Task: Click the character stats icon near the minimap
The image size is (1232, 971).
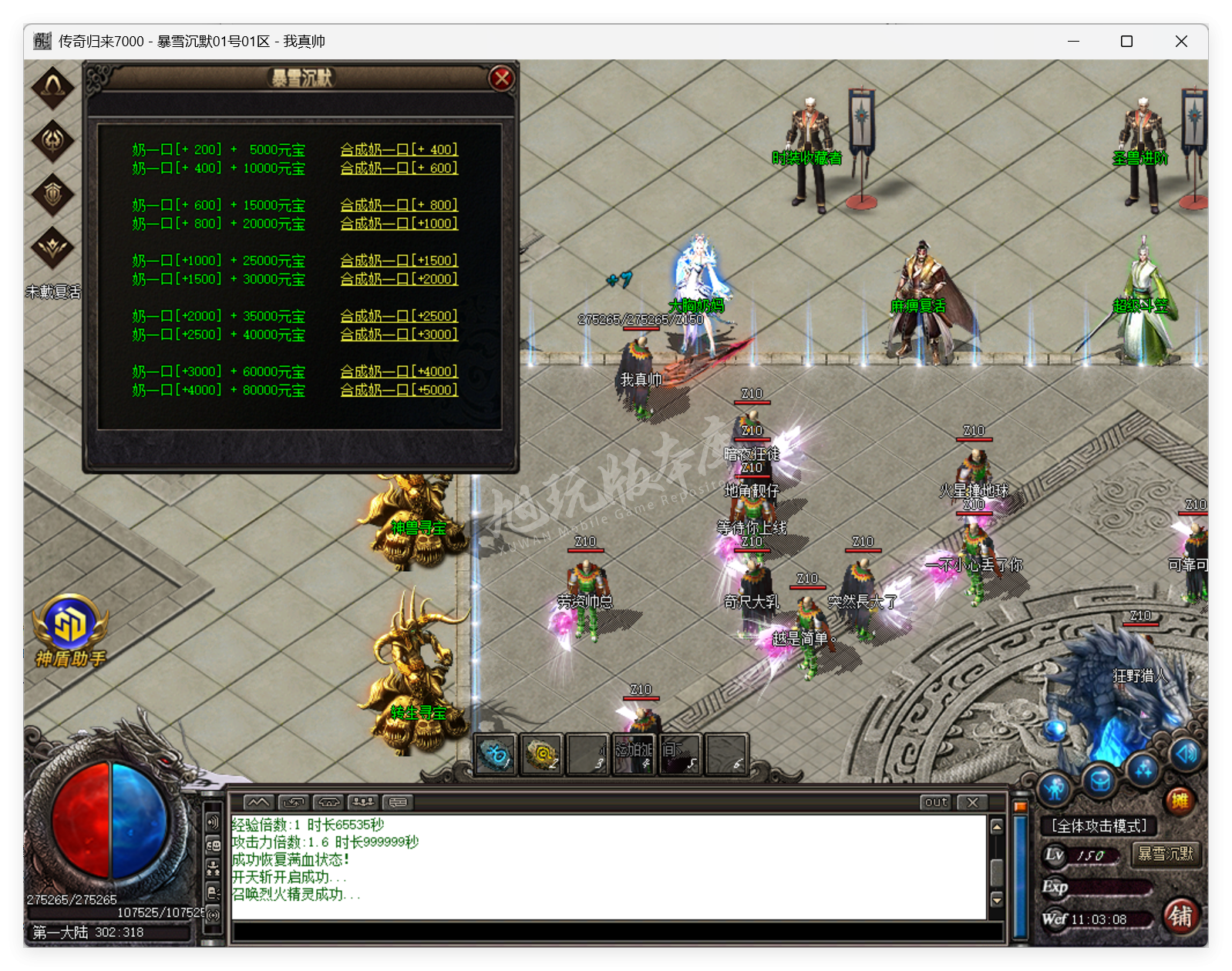Action: coord(1054,788)
